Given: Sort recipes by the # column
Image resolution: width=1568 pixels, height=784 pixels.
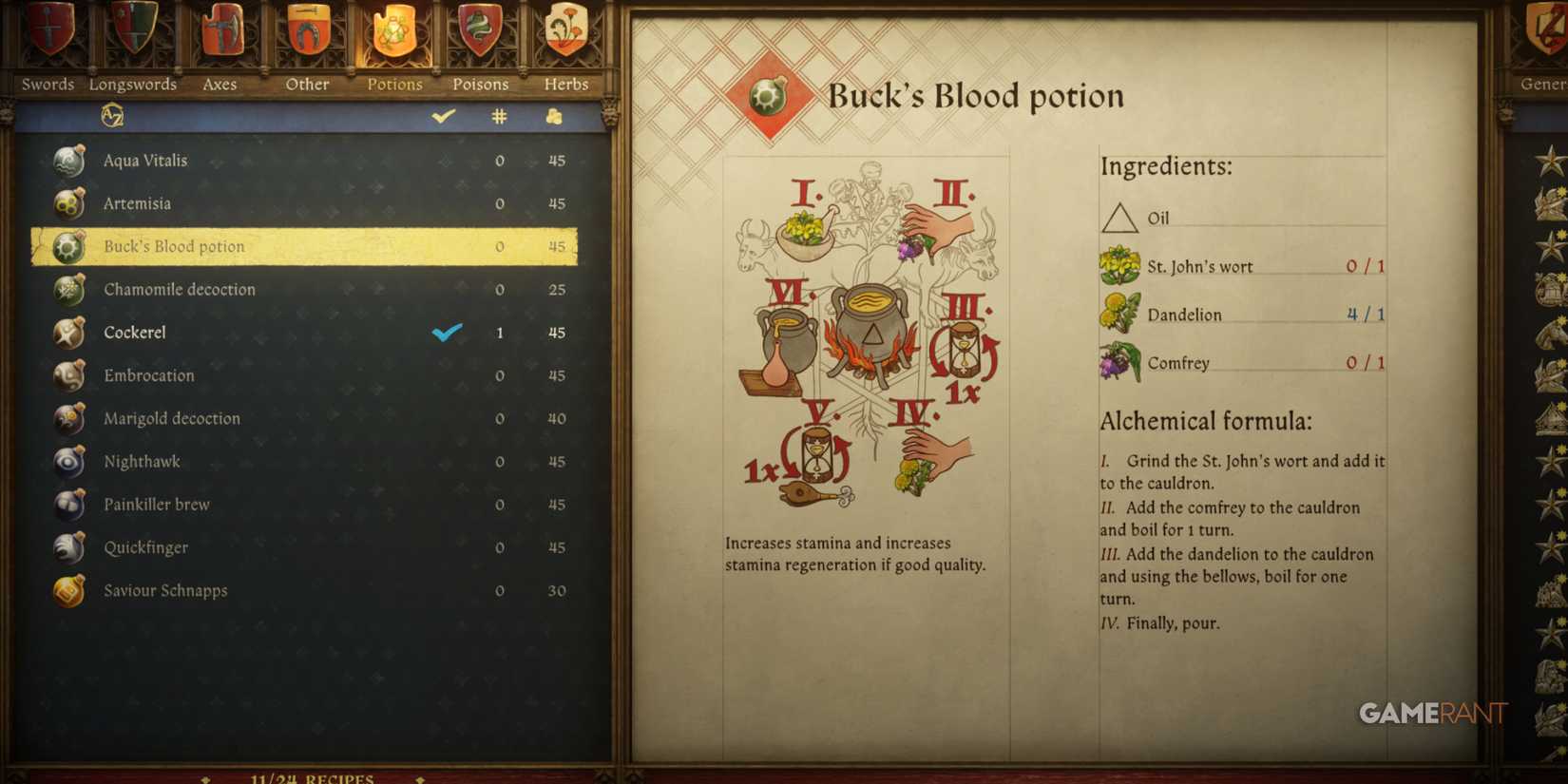Looking at the screenshot, I should [499, 116].
